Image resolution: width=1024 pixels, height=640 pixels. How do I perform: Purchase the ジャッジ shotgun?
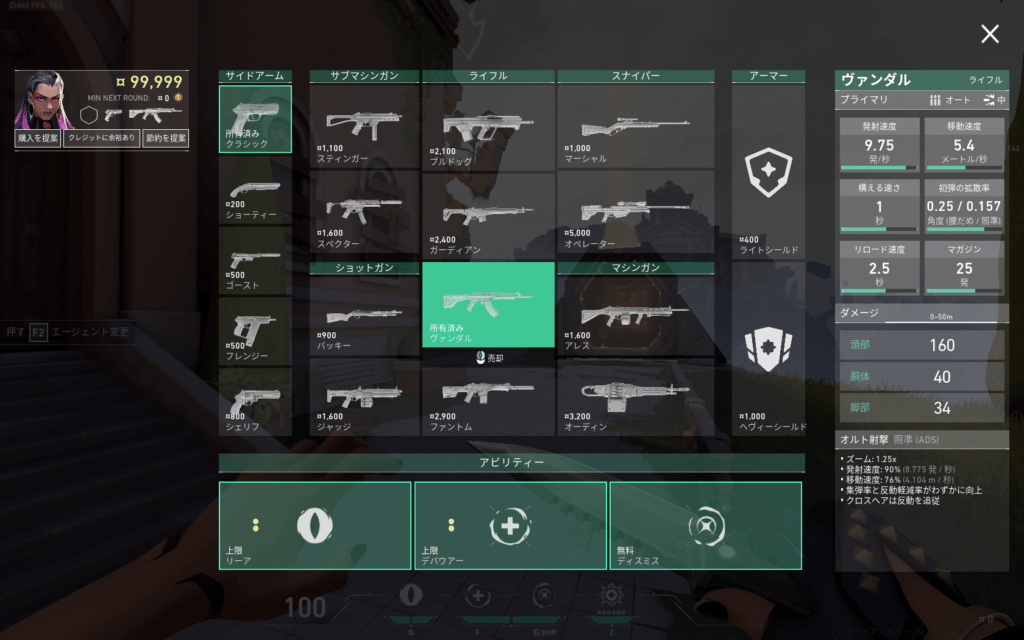pos(364,397)
